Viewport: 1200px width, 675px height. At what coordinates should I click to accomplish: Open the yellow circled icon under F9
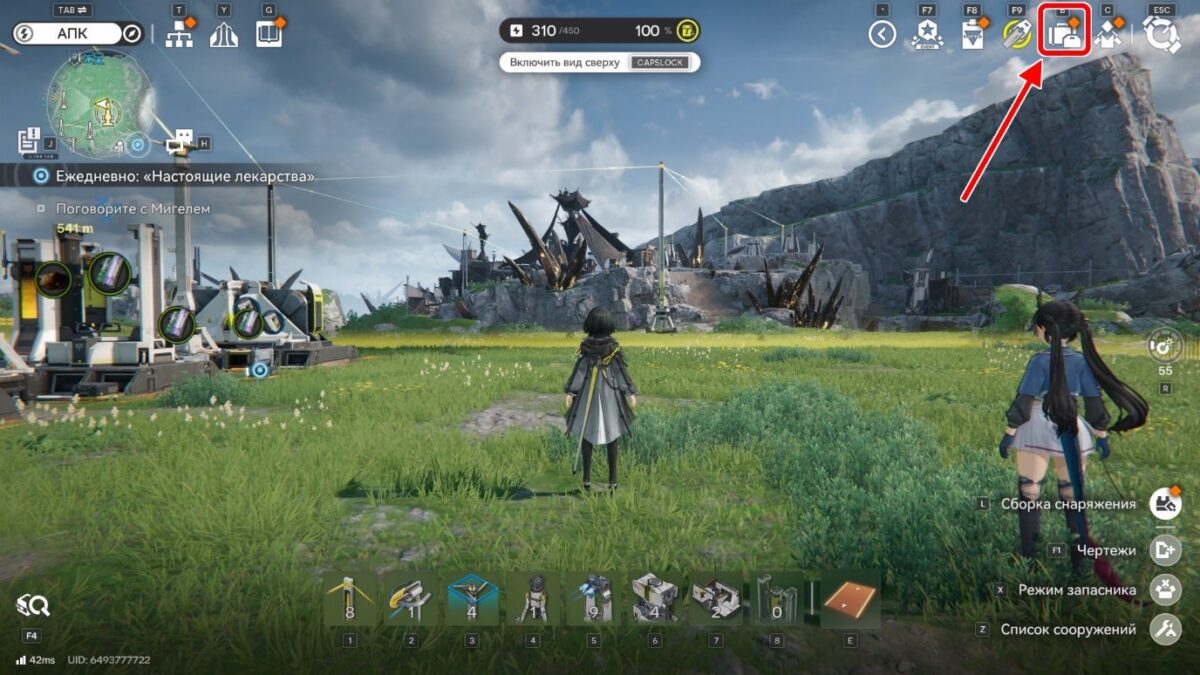(1017, 36)
